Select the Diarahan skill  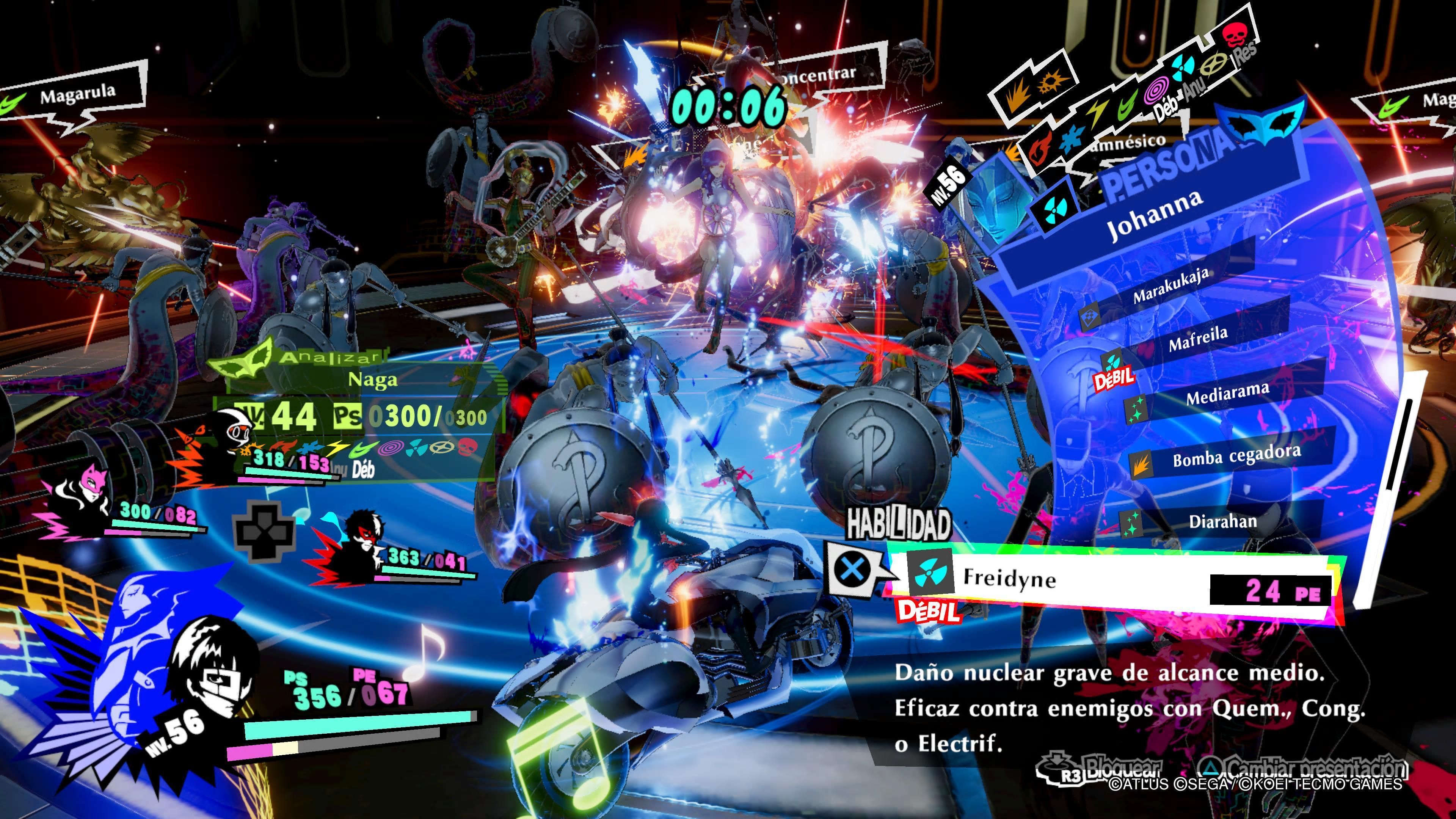[x=1222, y=521]
